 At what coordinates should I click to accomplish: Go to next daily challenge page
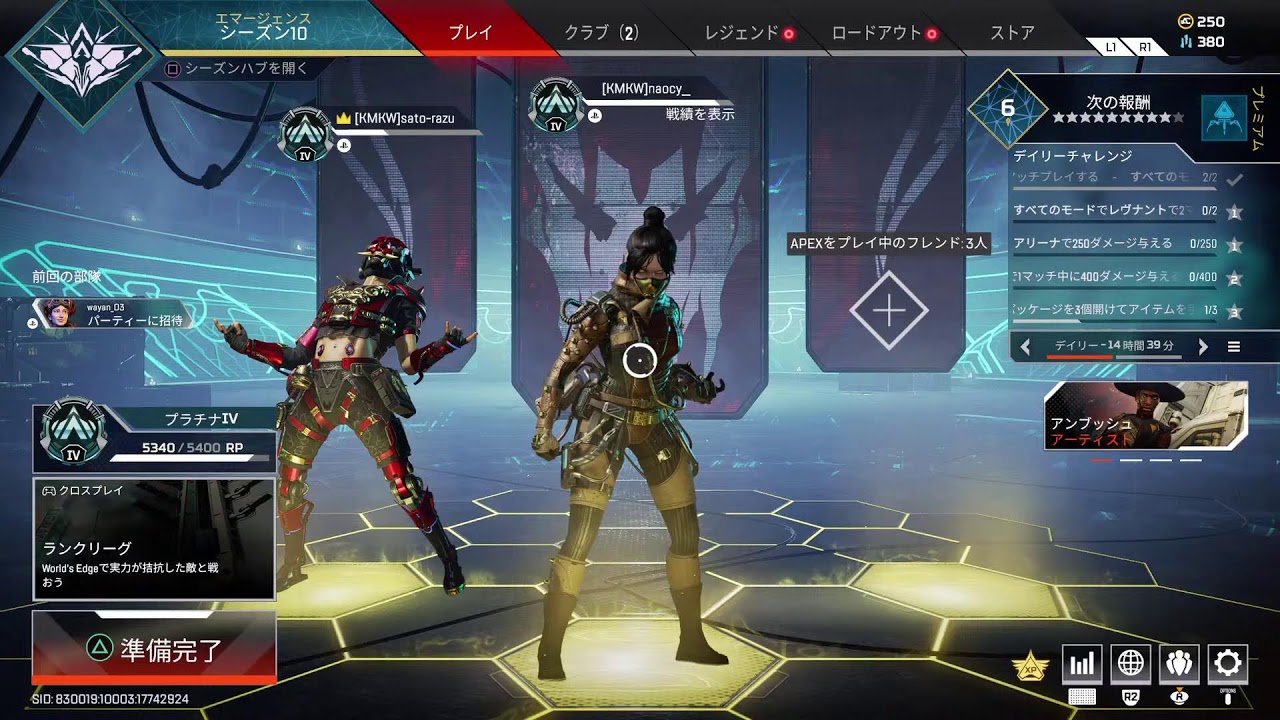[x=1203, y=347]
